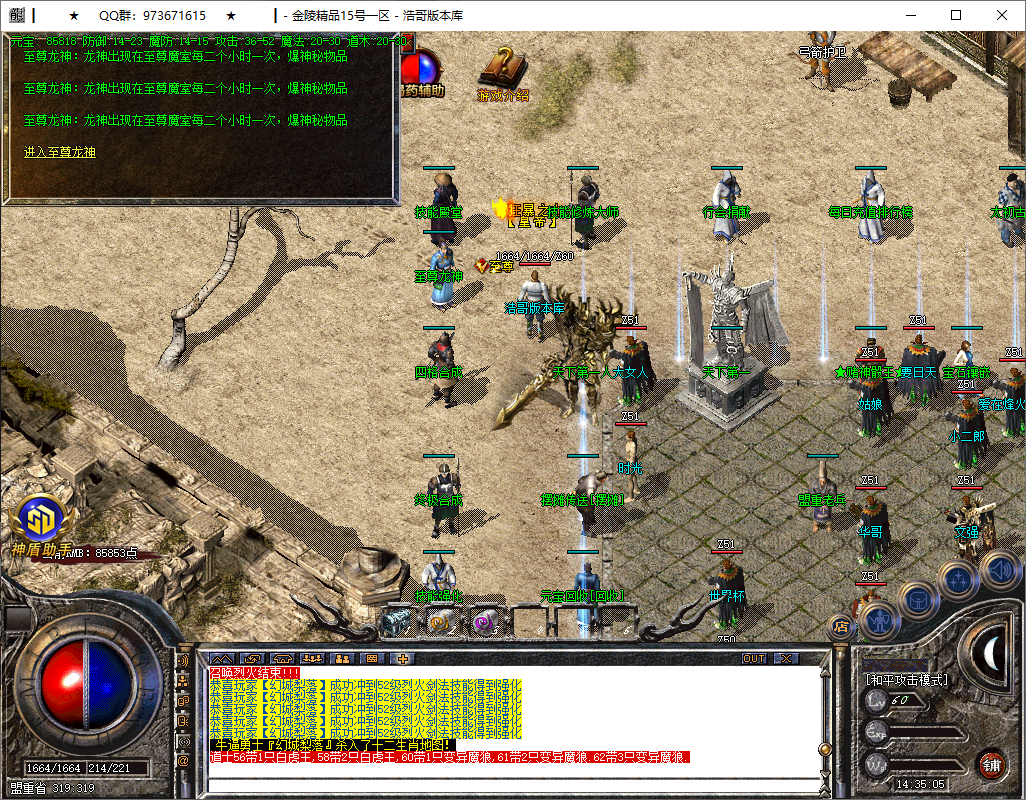Open the potion assist orb icon
Image resolution: width=1026 pixels, height=800 pixels.
[x=420, y=68]
